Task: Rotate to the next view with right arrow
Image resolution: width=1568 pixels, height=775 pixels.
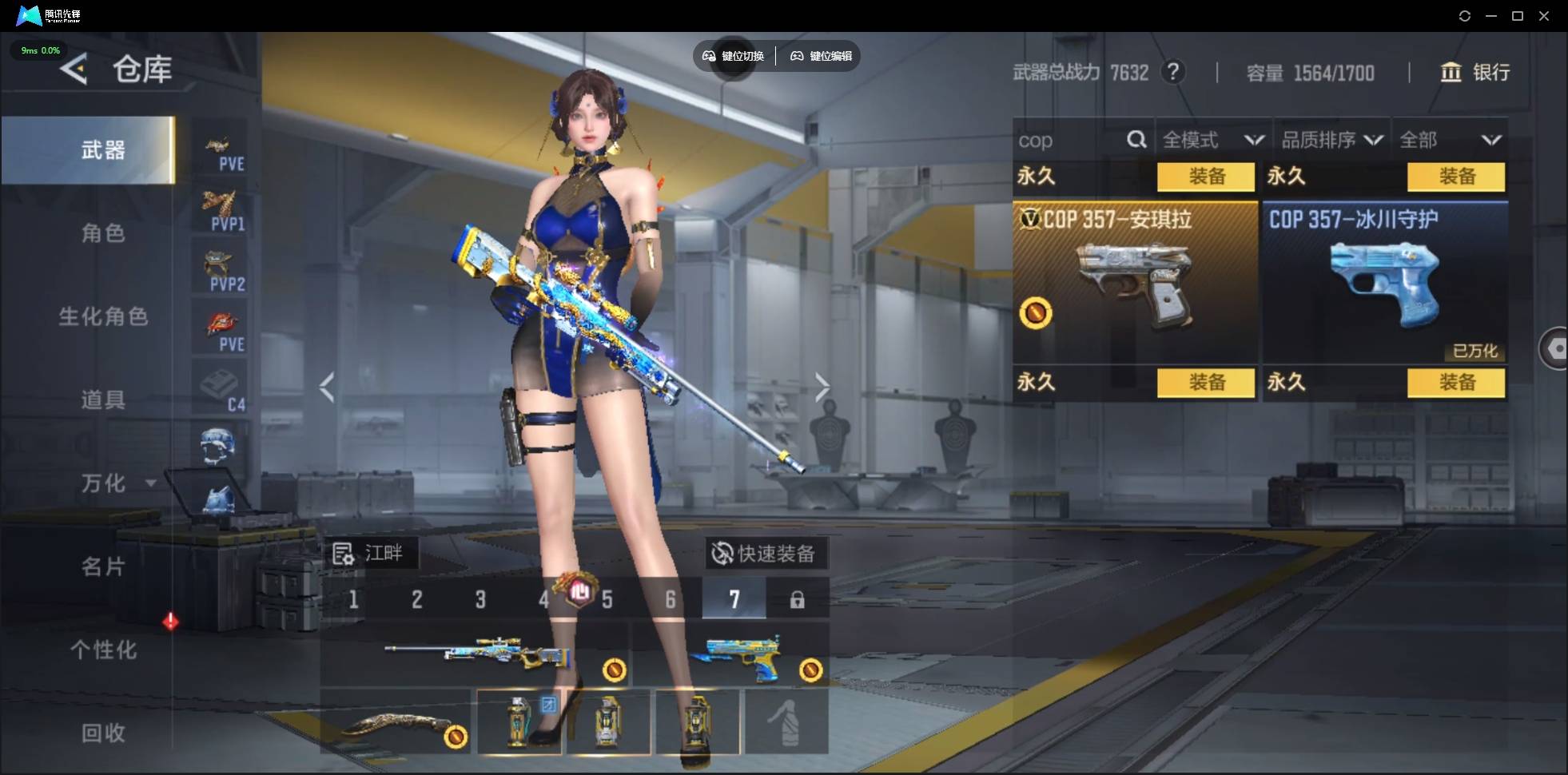Action: (822, 387)
